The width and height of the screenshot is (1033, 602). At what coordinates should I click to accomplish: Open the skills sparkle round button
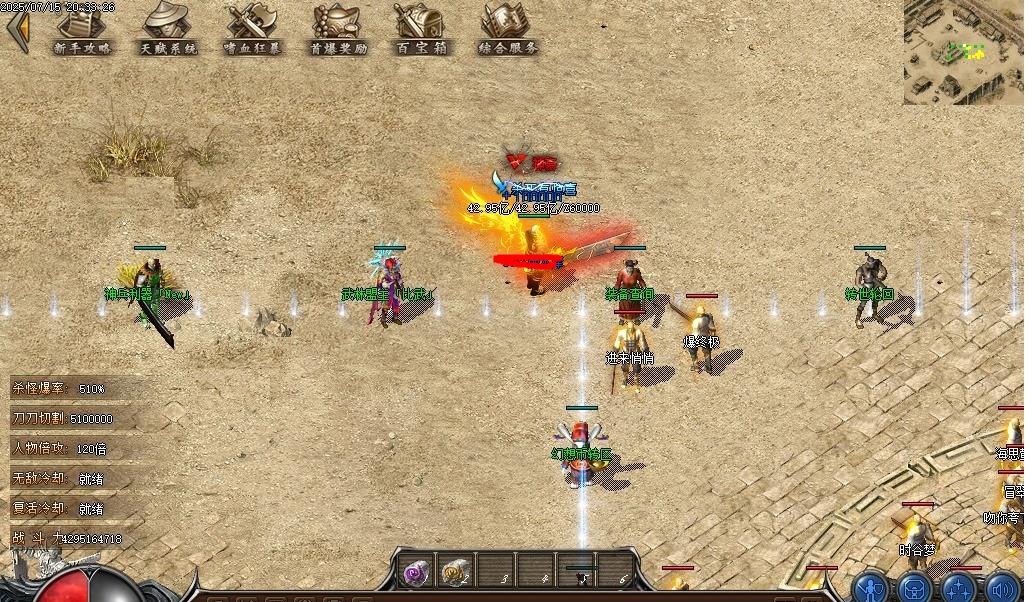(960, 587)
